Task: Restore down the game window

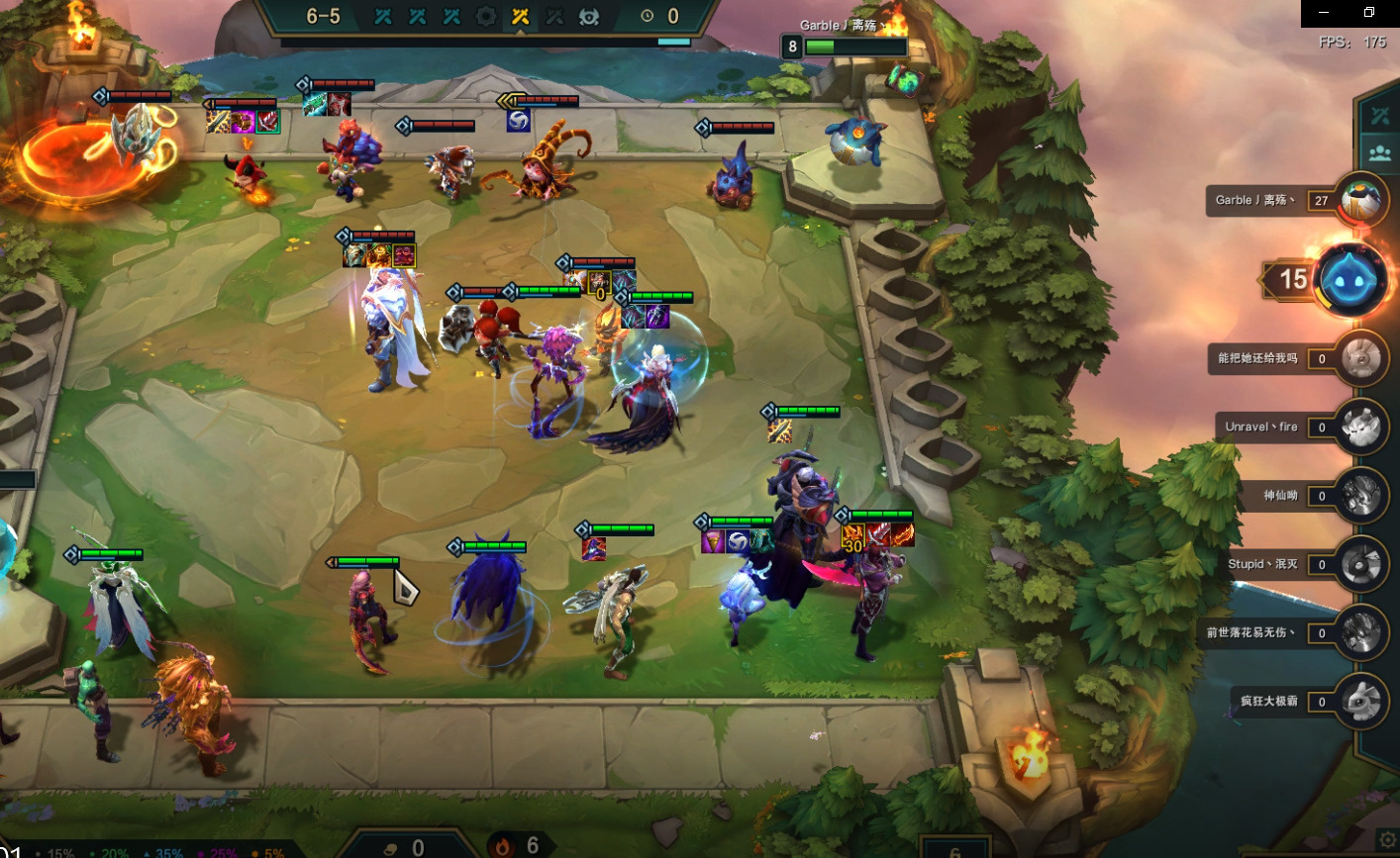Action: click(1369, 13)
